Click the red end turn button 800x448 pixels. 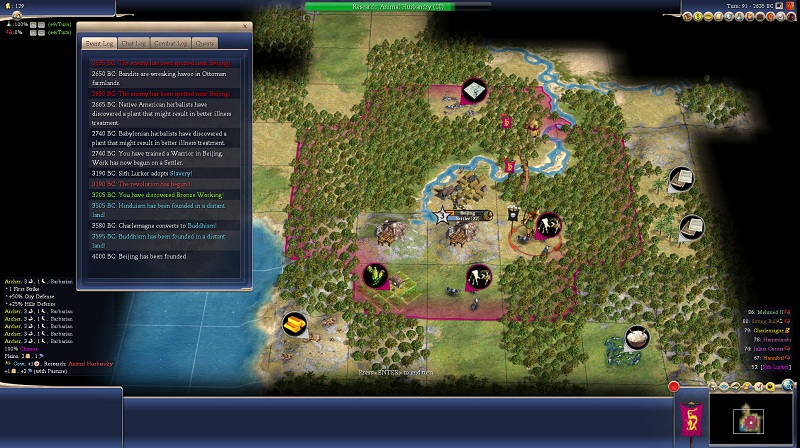point(674,386)
